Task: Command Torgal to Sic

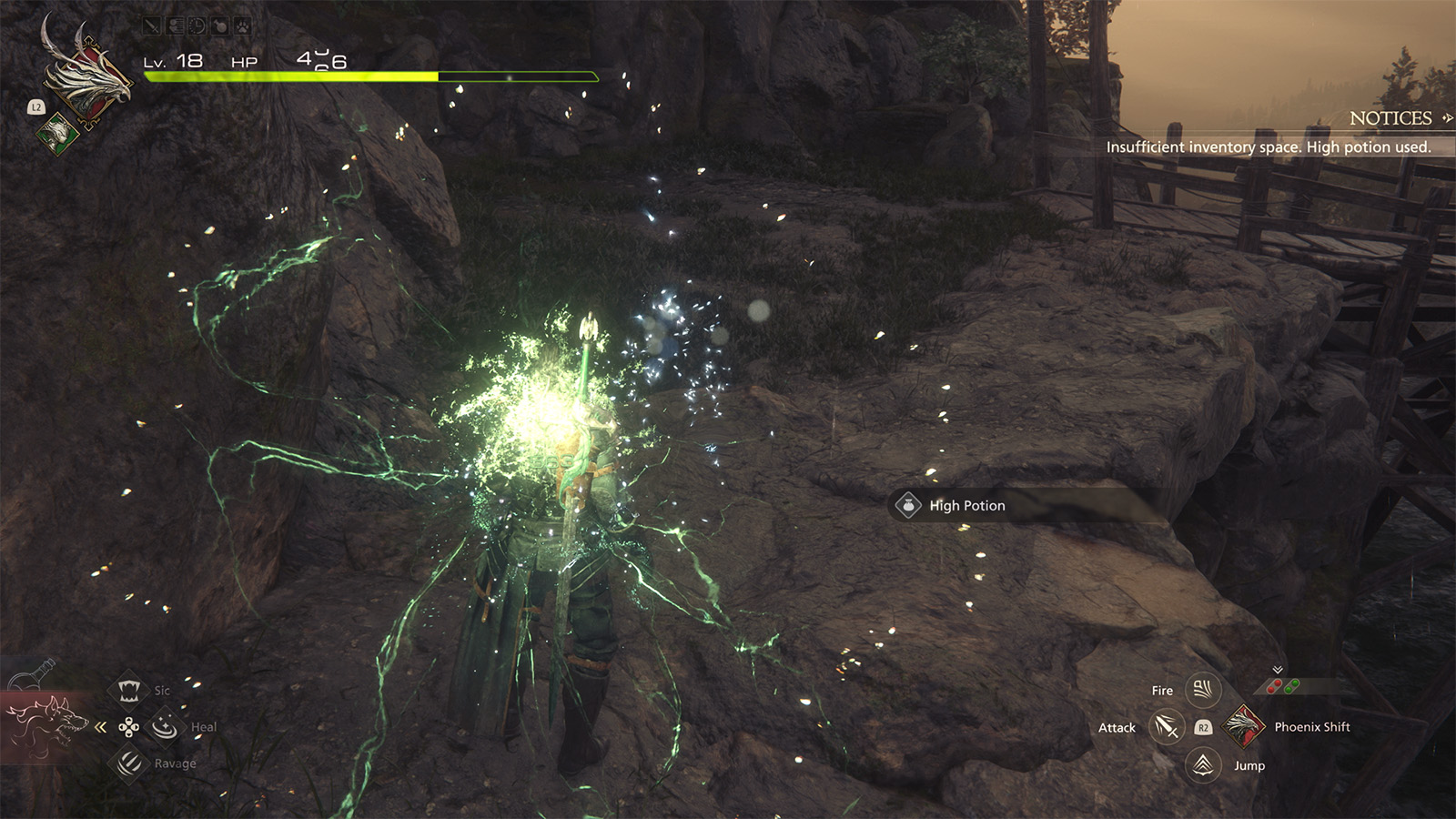Action: click(x=129, y=691)
